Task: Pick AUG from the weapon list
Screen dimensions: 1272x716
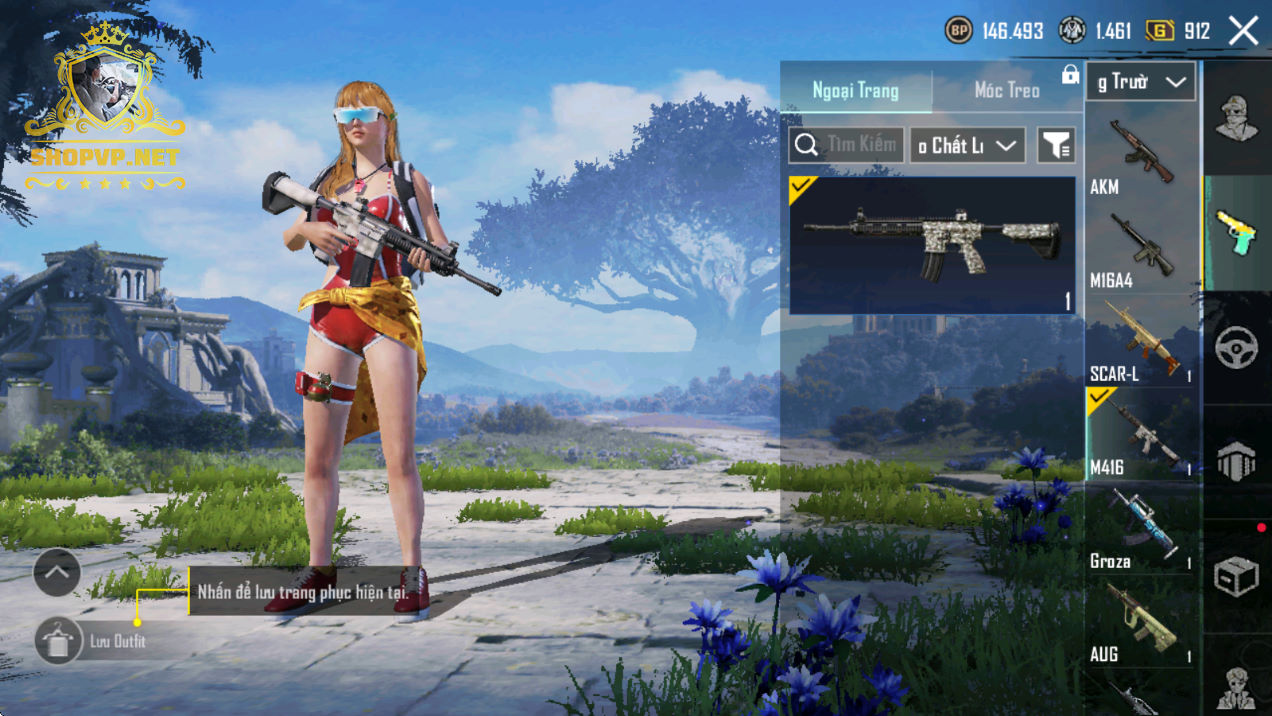Action: 1141,622
